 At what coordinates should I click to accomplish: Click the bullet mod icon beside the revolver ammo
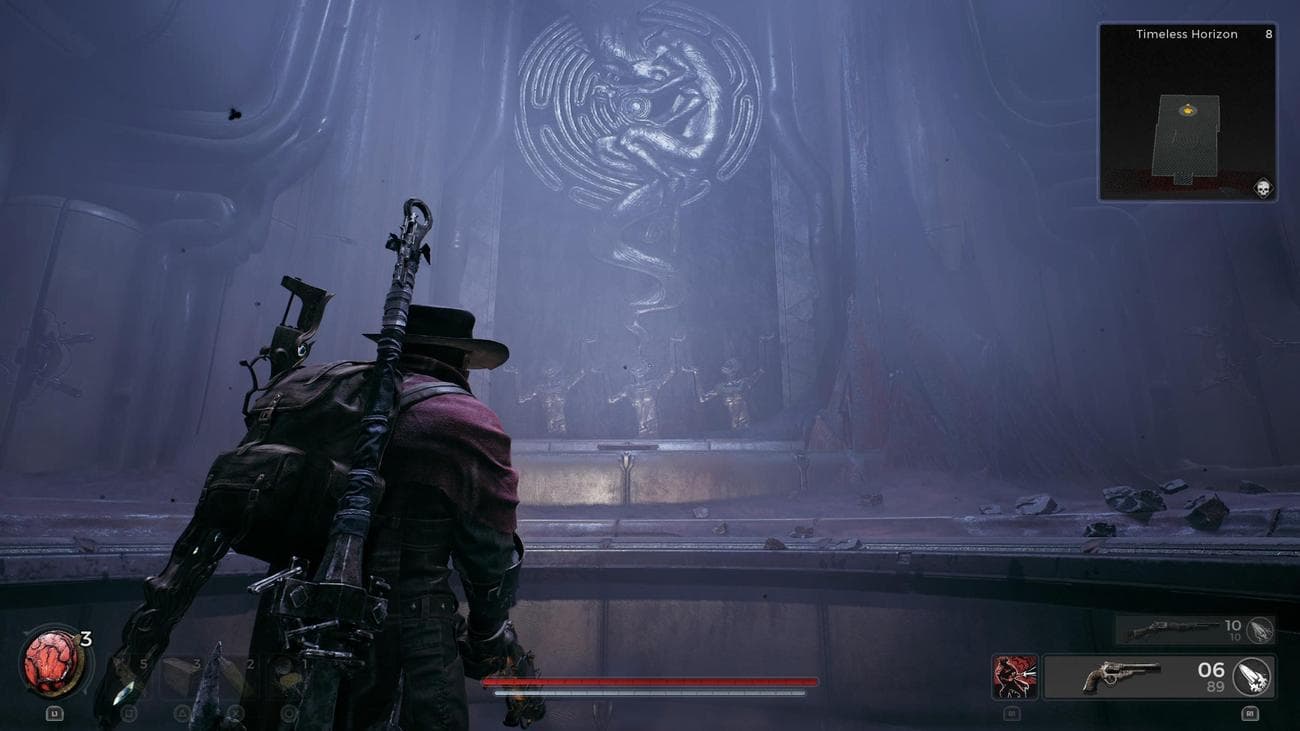[x=1250, y=678]
